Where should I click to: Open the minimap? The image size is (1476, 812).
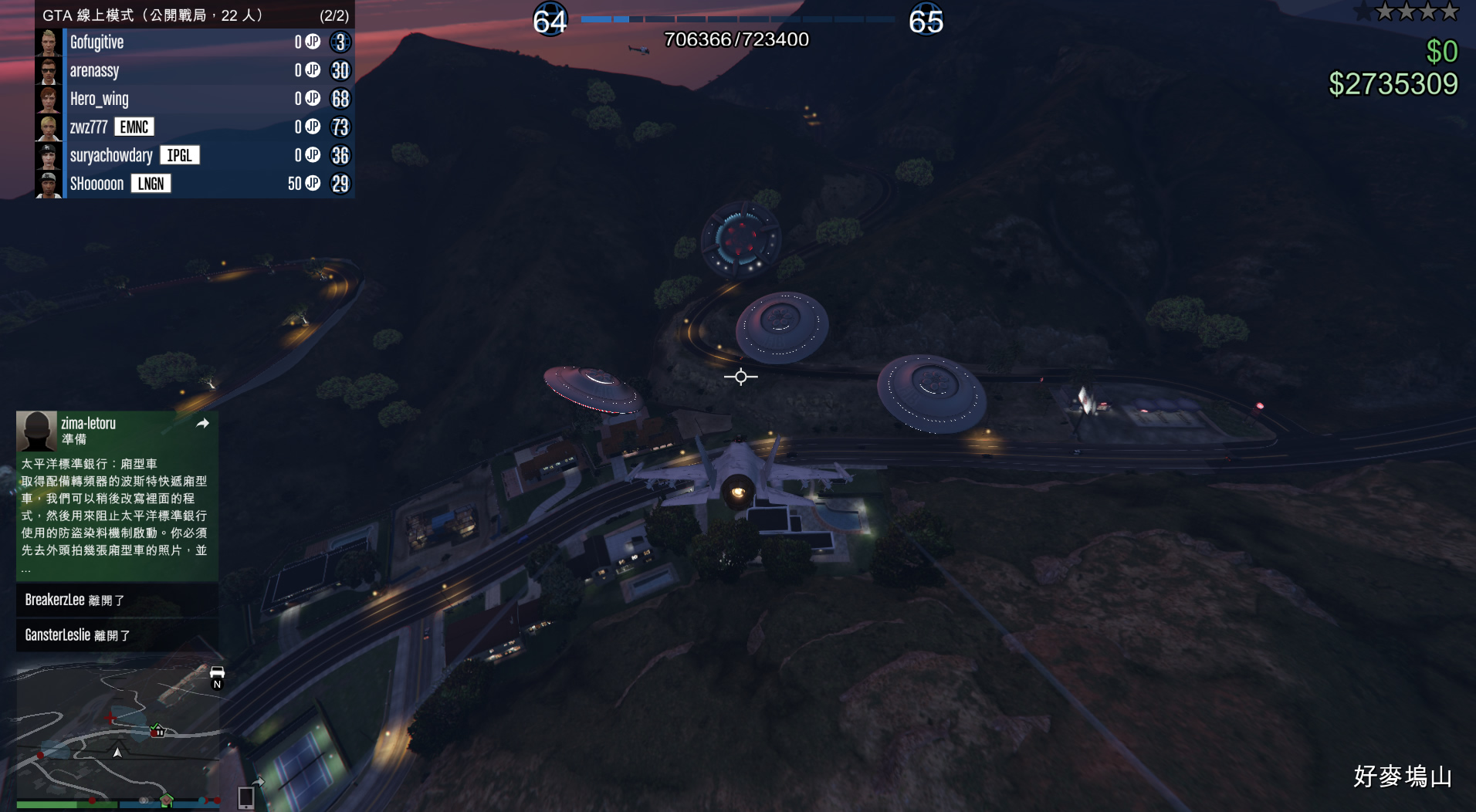[117, 733]
